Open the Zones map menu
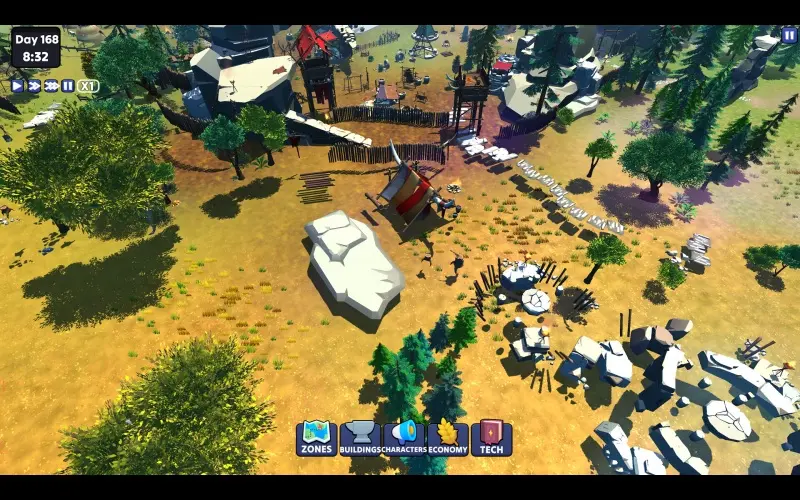 click(x=316, y=437)
